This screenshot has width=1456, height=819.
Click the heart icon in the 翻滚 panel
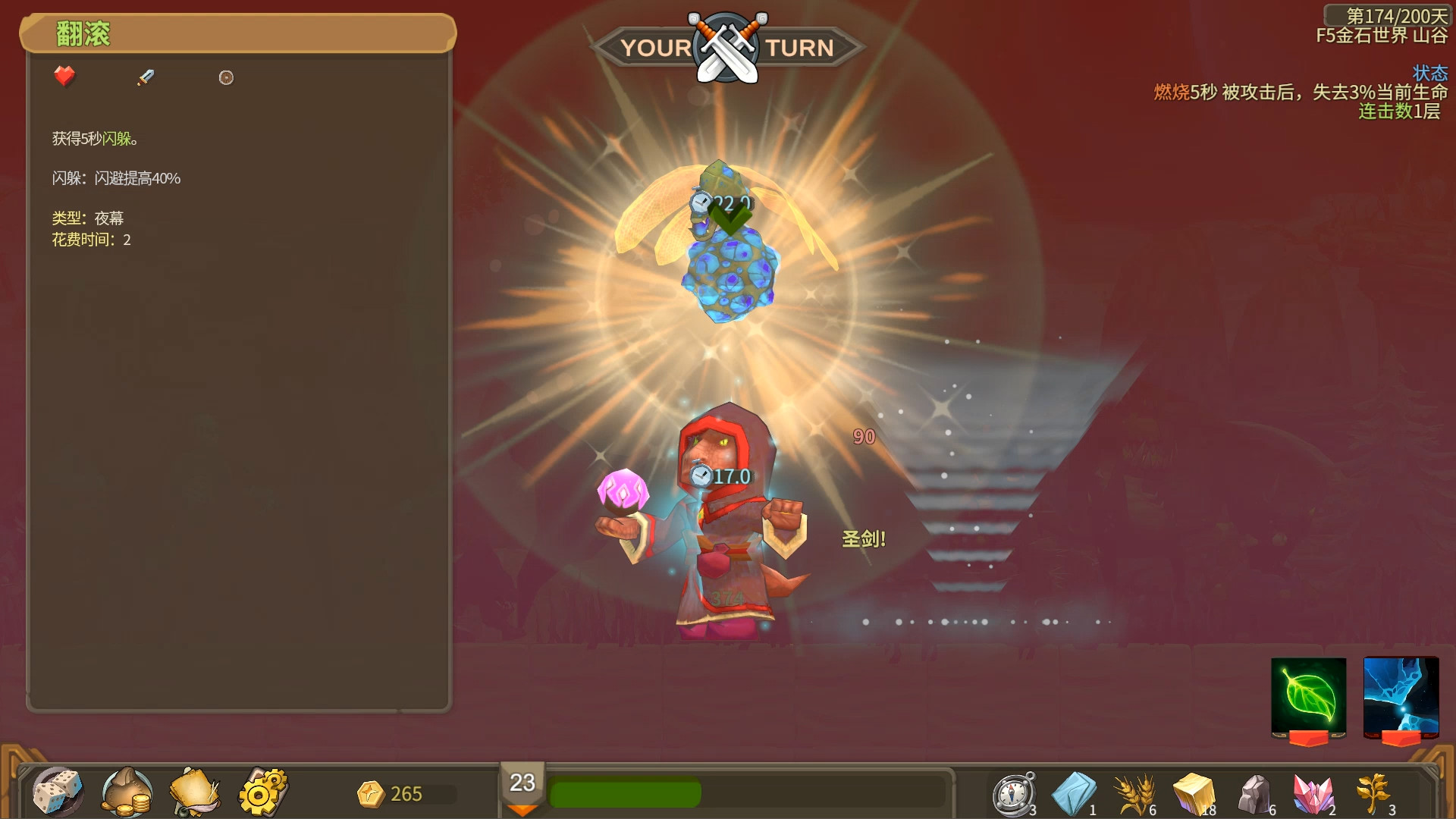coord(64,76)
